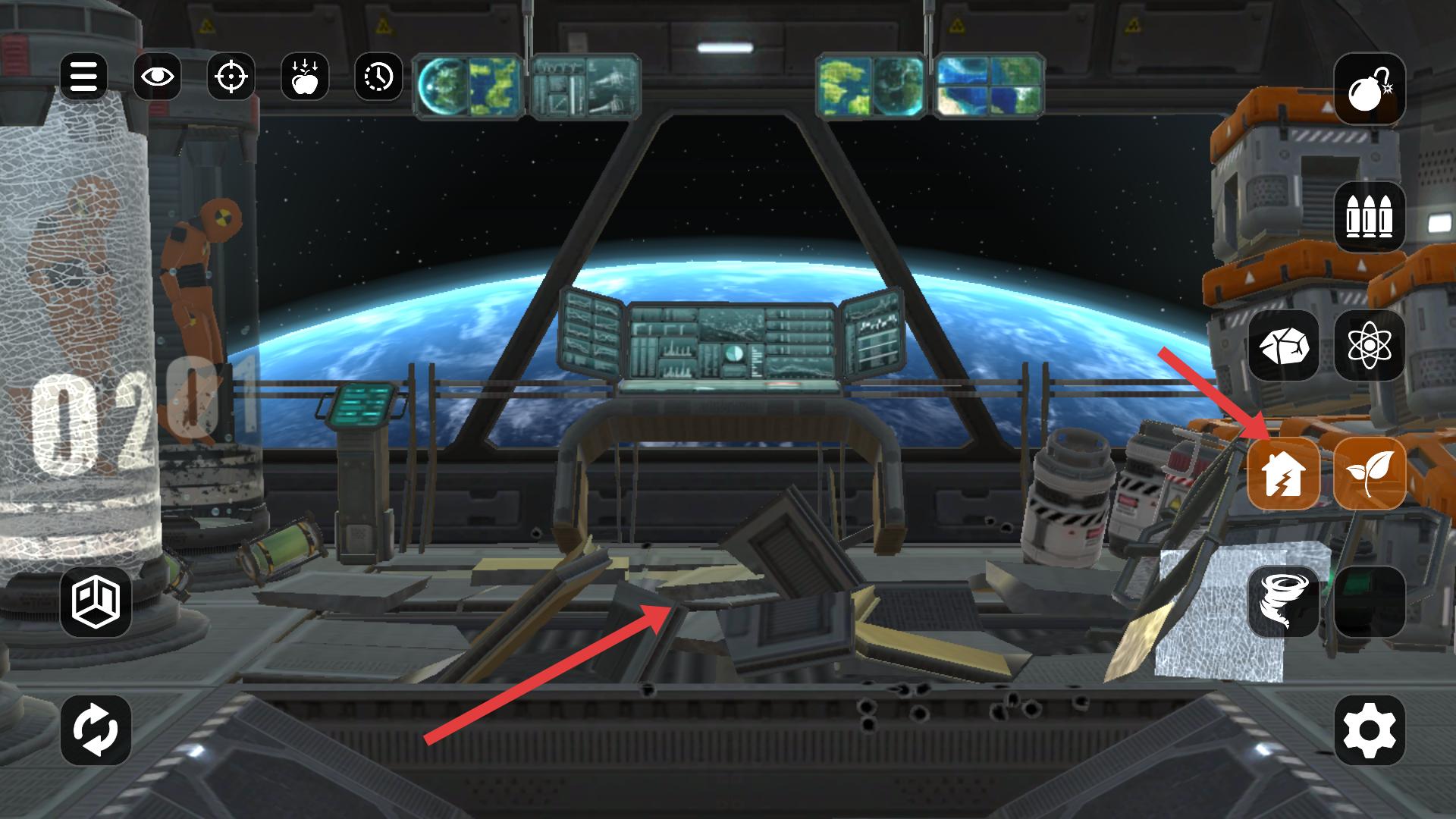
Task: Select the blank dark button beside tornado
Action: coord(1369,602)
